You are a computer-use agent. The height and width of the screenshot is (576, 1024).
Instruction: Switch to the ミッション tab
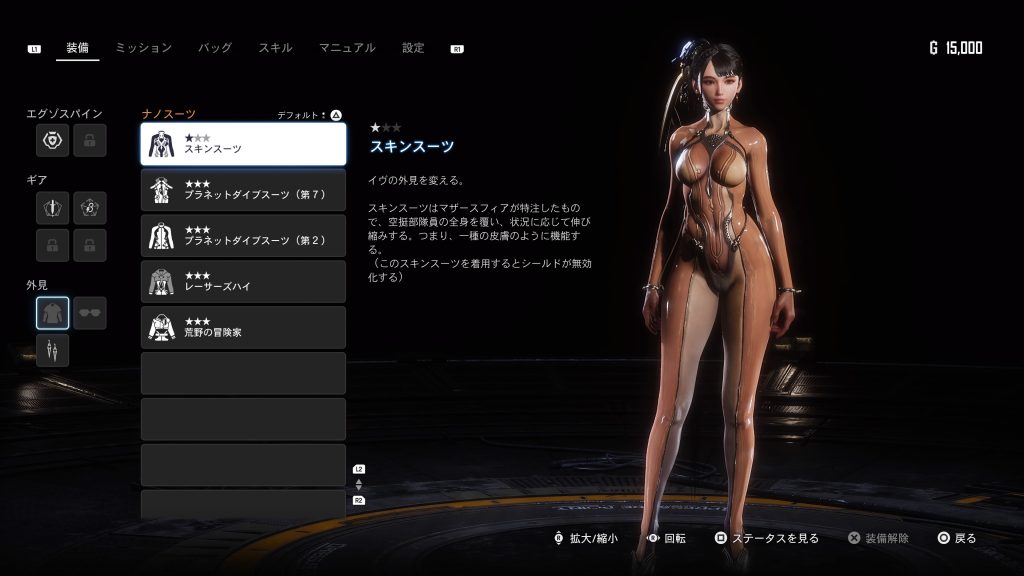(143, 48)
